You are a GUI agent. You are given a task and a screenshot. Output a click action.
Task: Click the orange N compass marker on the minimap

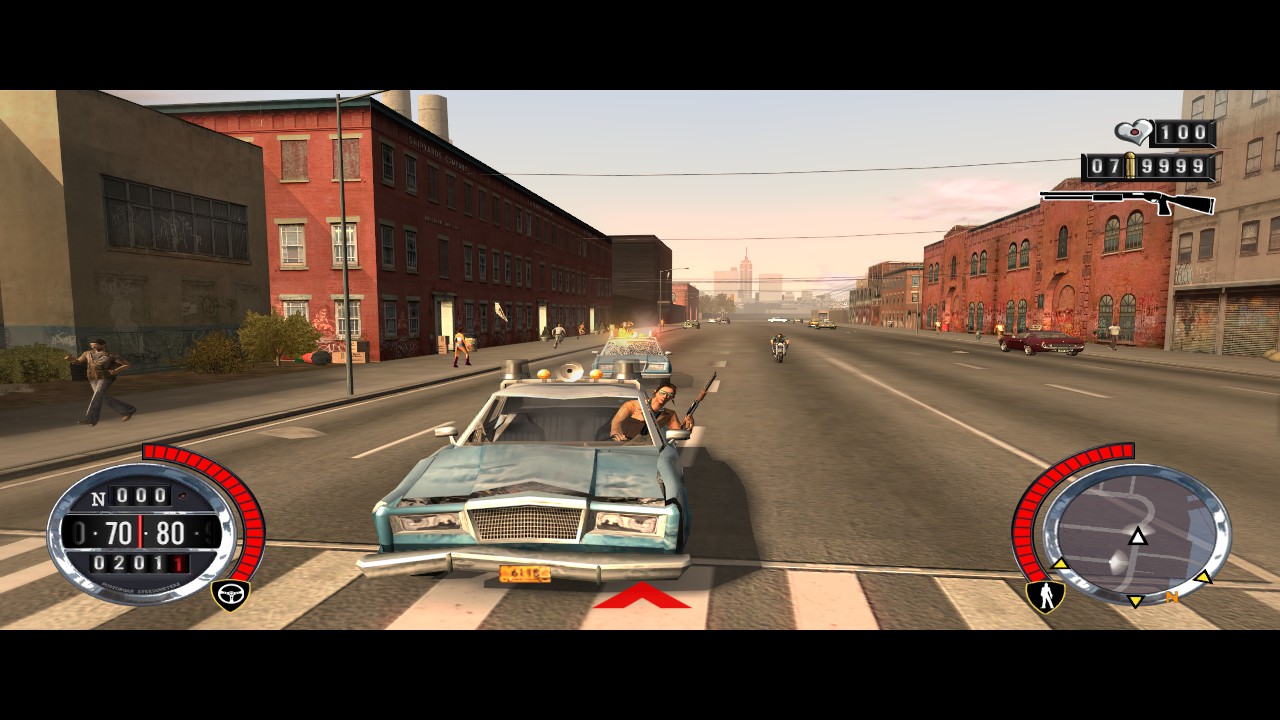pos(1174,596)
